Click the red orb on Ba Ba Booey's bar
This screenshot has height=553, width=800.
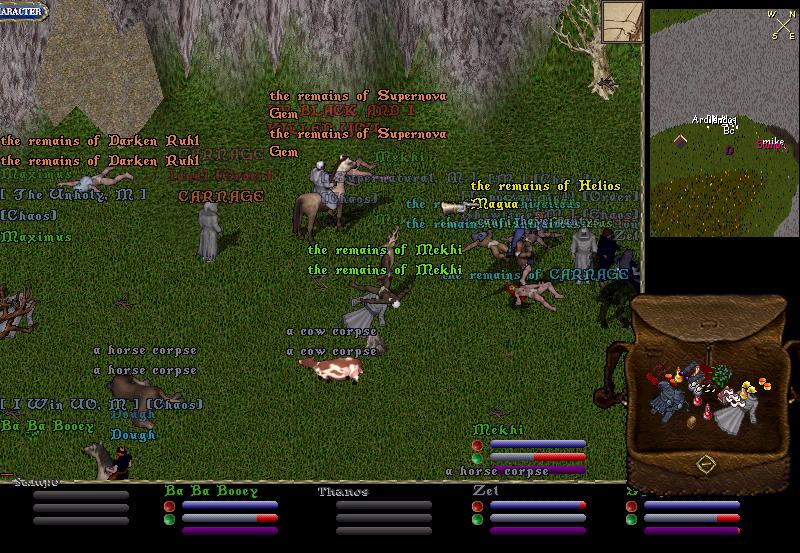pyautogui.click(x=169, y=506)
